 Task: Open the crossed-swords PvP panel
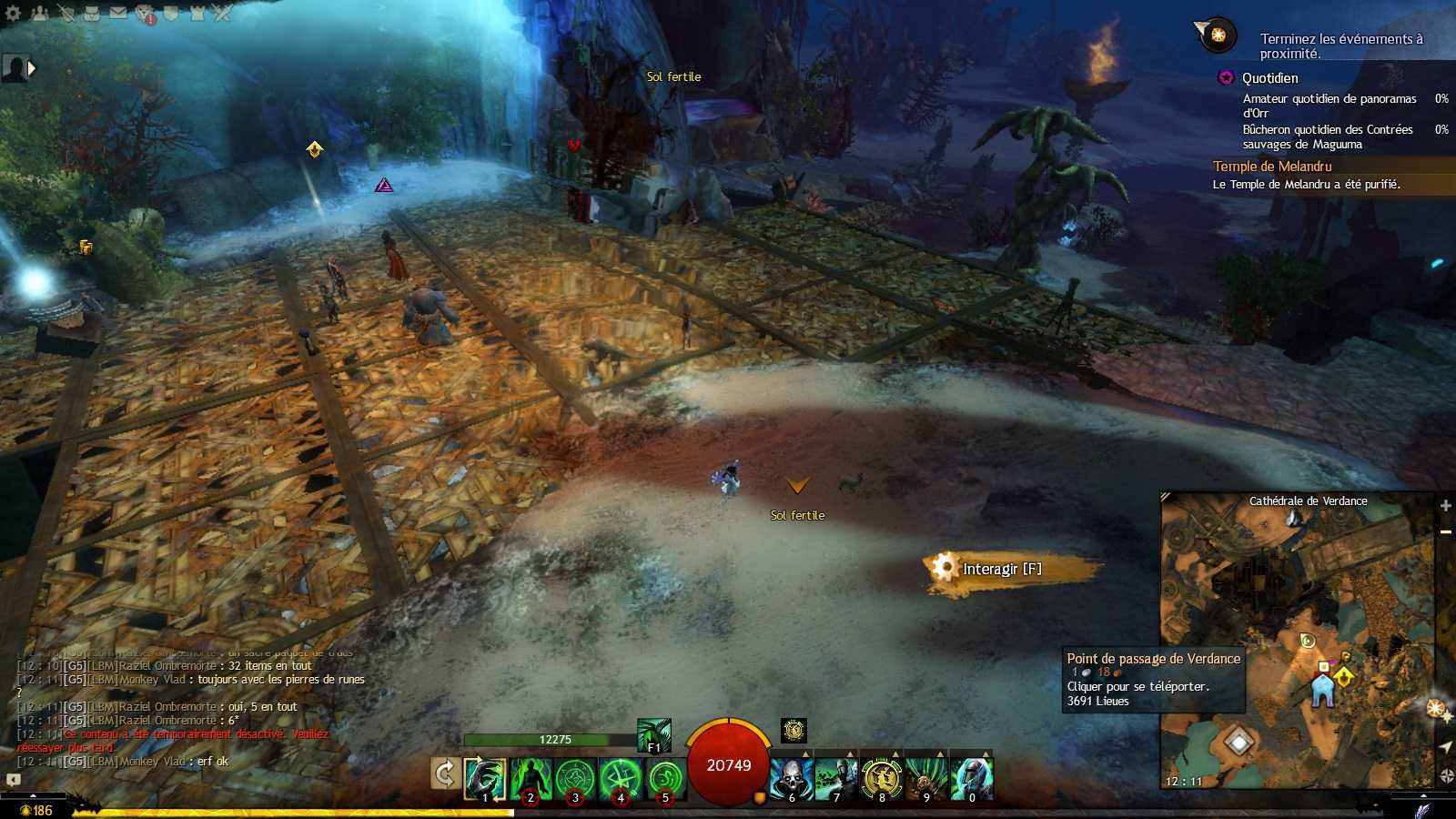(x=222, y=13)
